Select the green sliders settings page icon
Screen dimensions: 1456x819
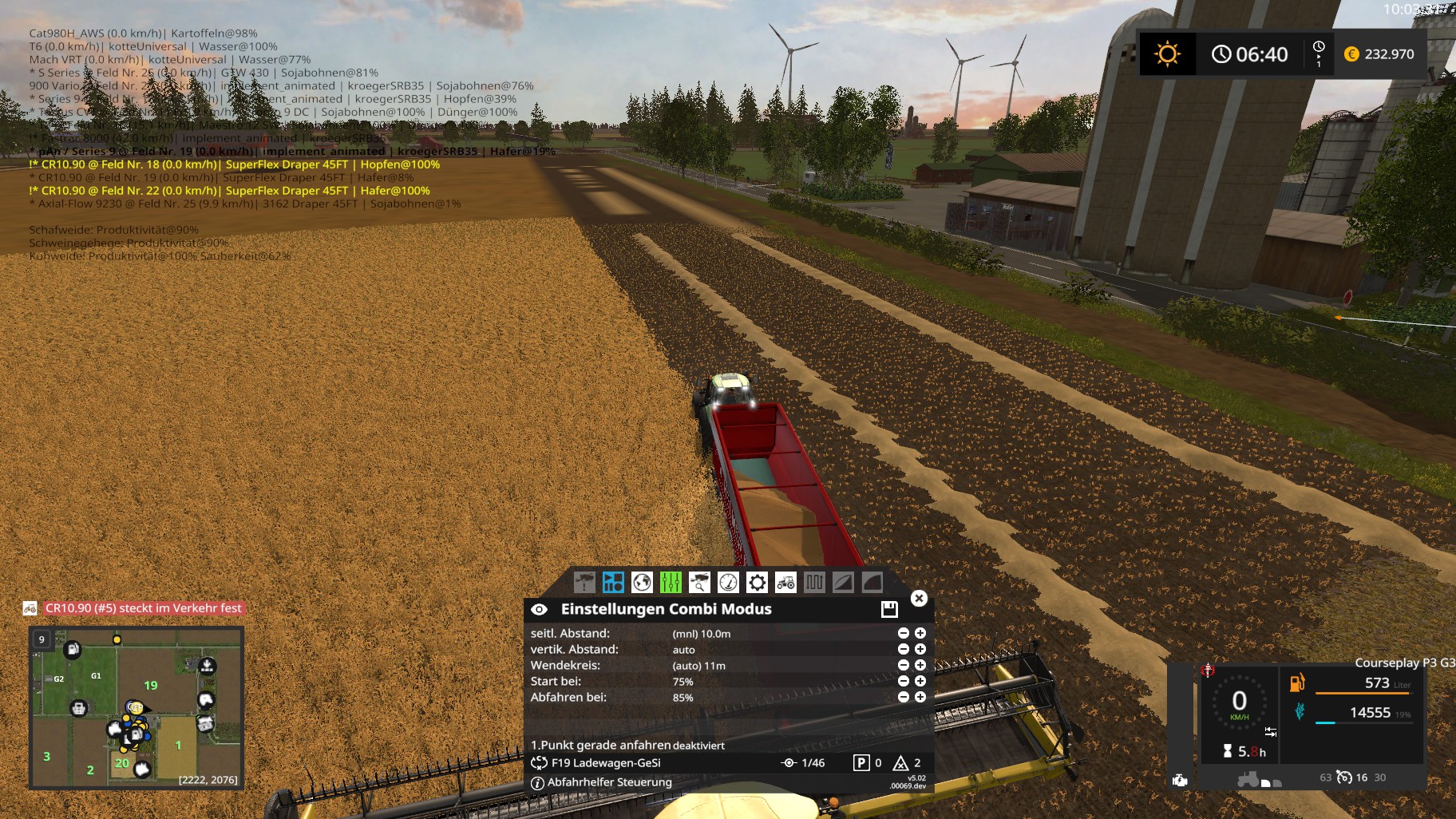(x=671, y=581)
